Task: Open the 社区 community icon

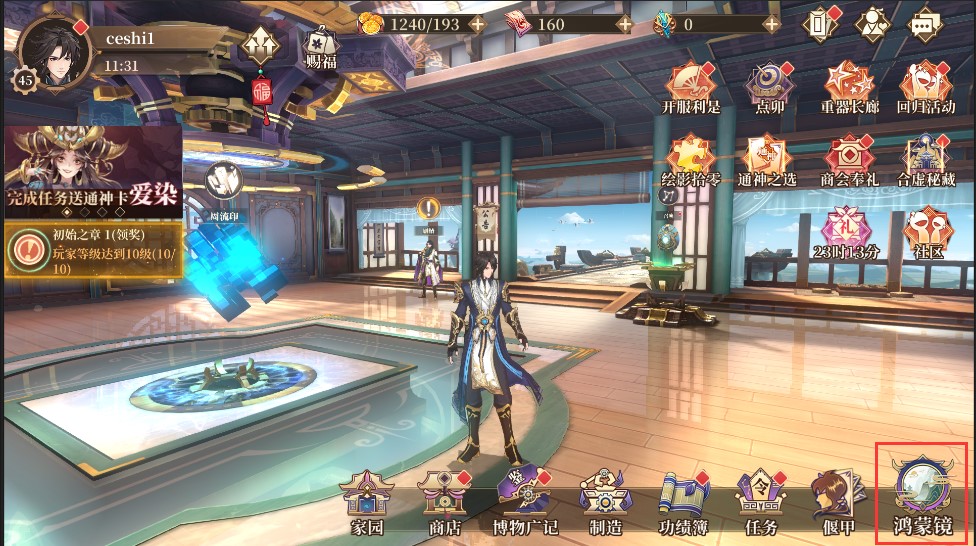Action: (x=922, y=232)
